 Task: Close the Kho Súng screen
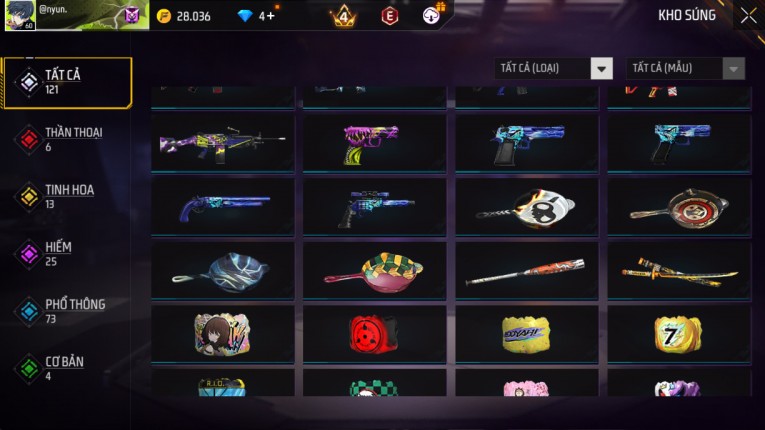pyautogui.click(x=748, y=15)
